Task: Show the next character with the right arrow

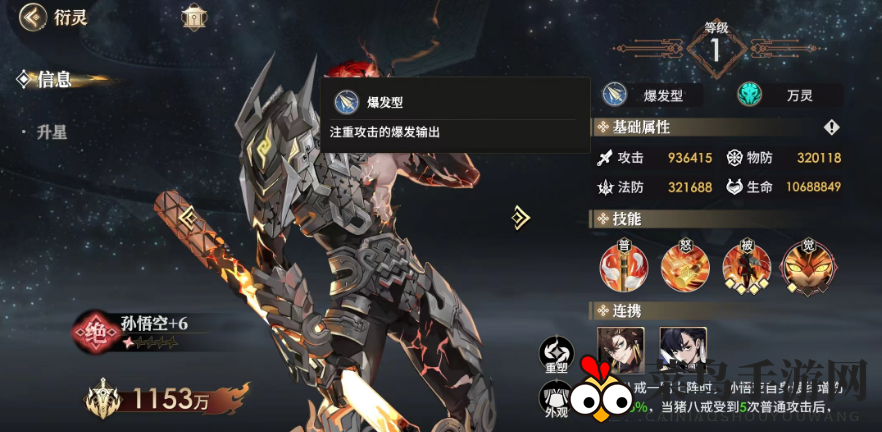Action: click(x=519, y=216)
